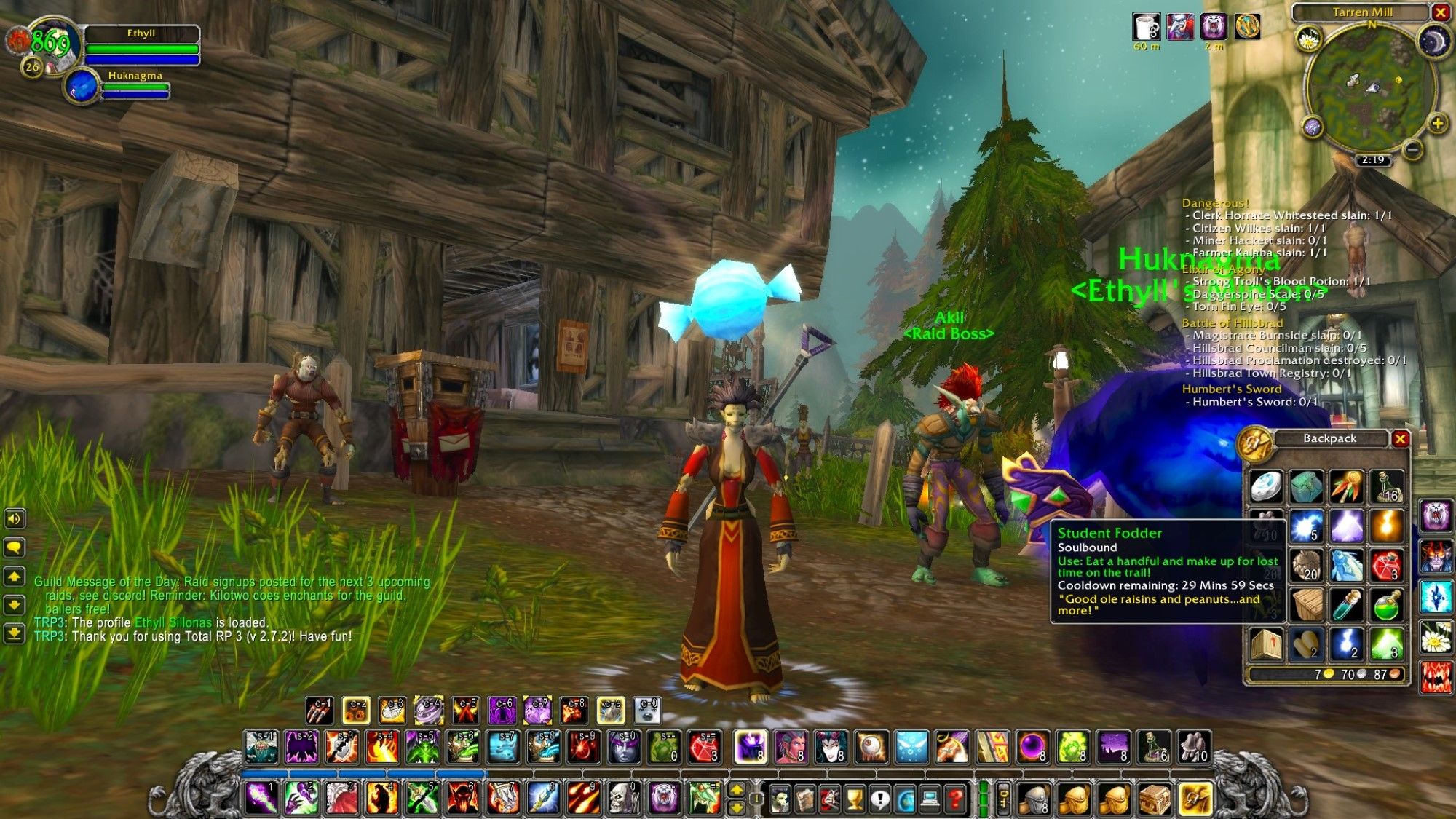Click the moon icon beside the minimap
Screen dimensions: 1456x819
1435,40
